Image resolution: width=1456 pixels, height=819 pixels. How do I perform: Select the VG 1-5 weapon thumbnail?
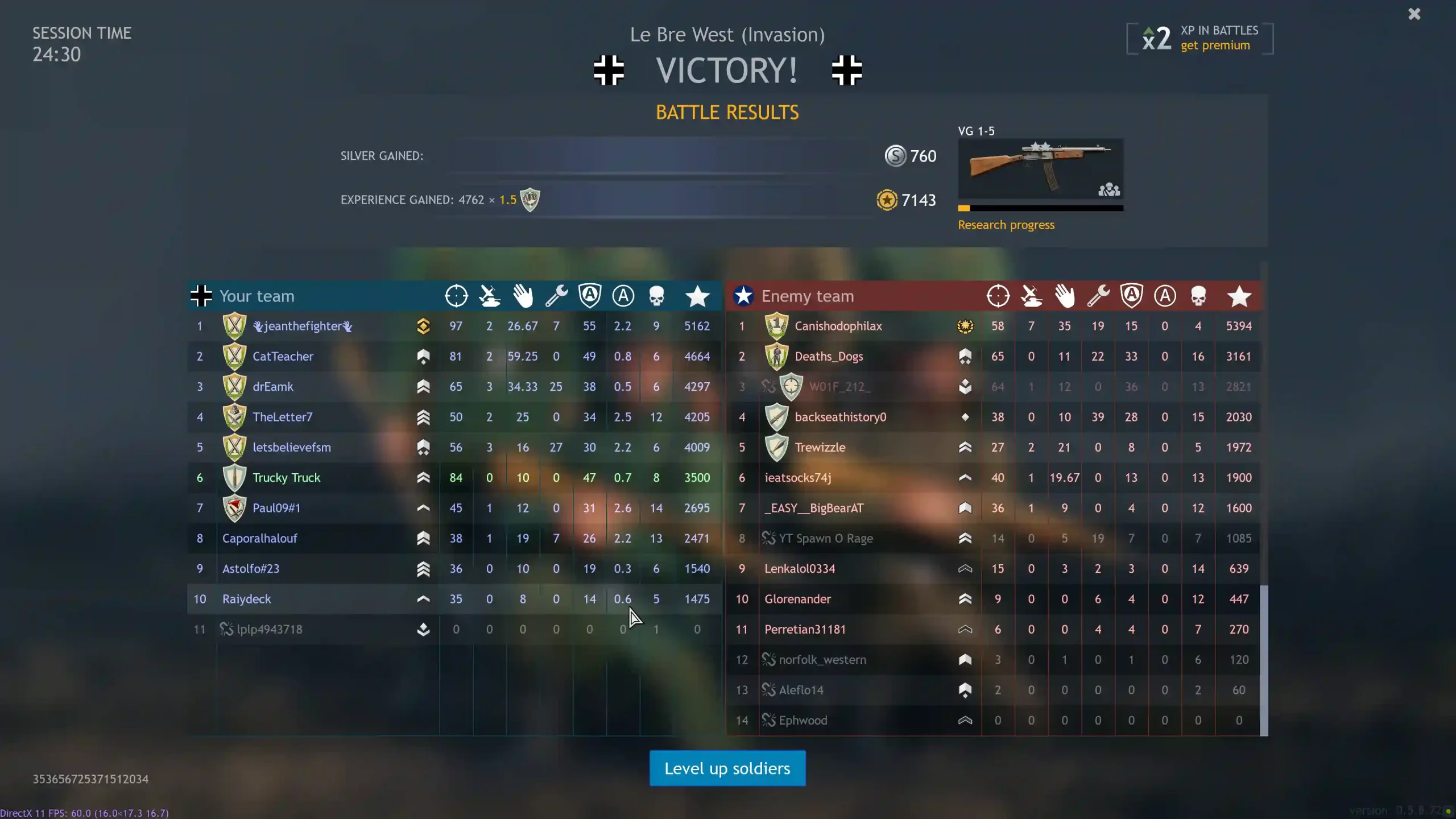click(1040, 169)
